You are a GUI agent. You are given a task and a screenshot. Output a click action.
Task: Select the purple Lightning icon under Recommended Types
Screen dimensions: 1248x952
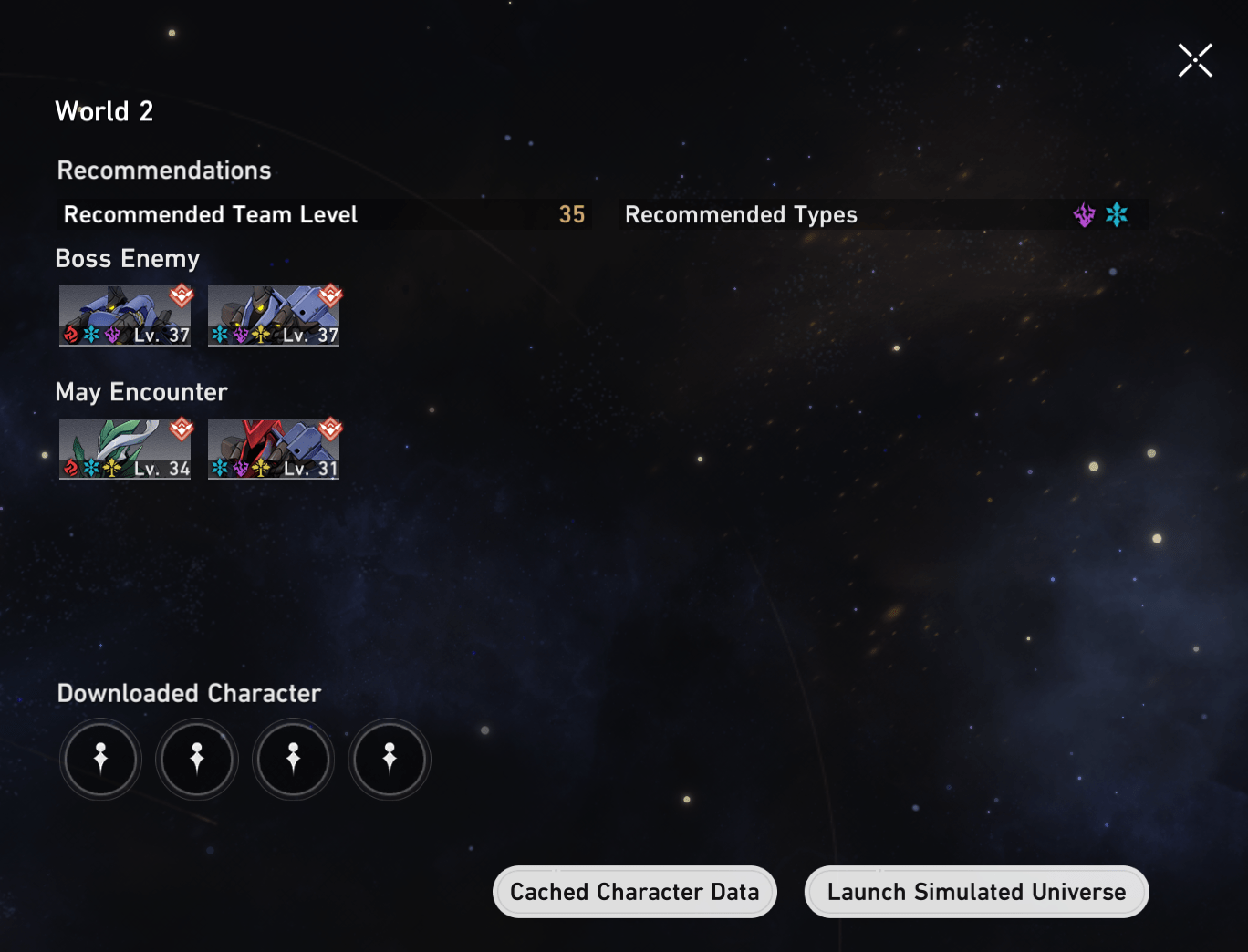point(1084,214)
